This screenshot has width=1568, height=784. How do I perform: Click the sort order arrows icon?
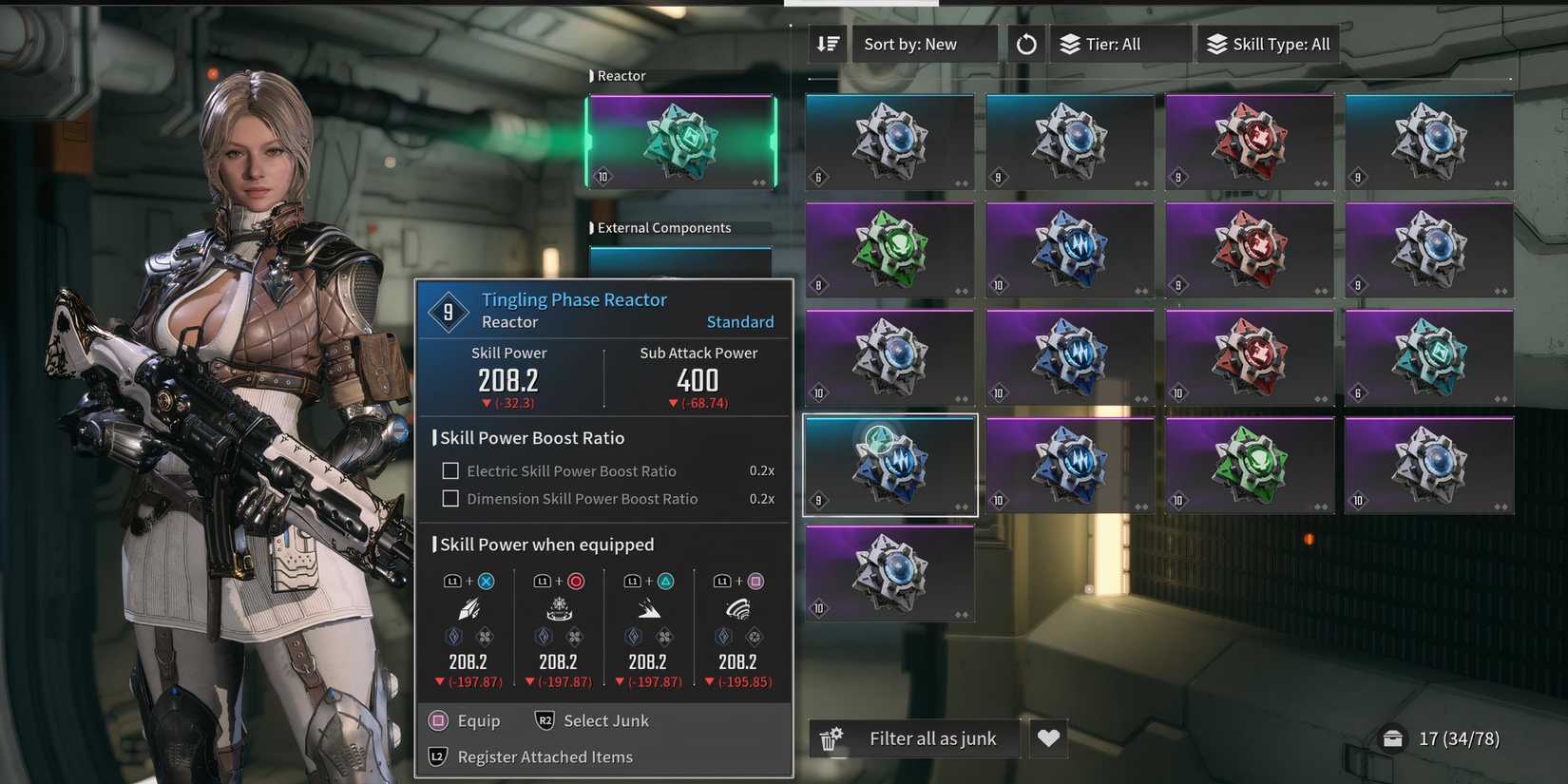click(x=826, y=43)
